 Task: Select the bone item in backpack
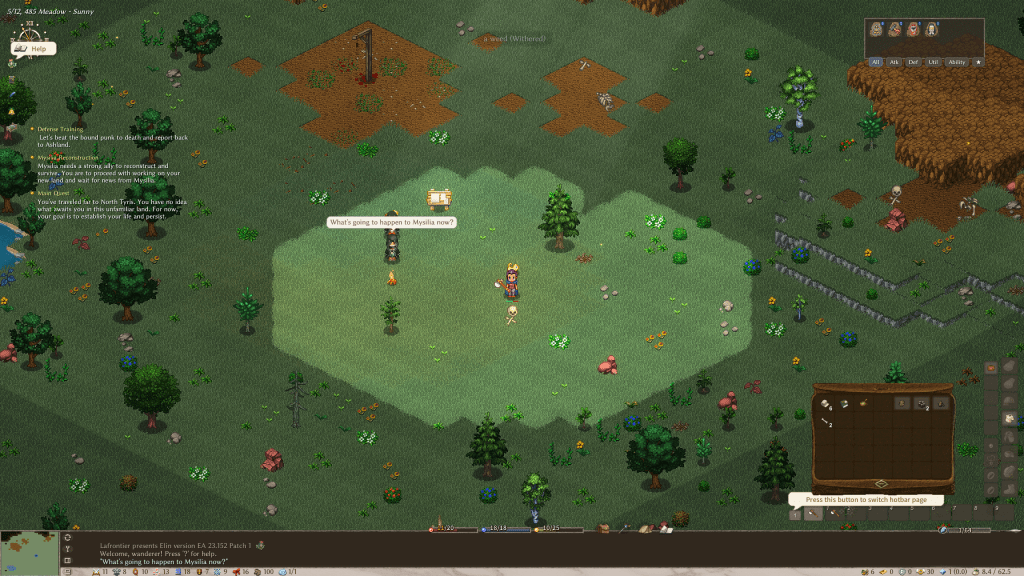[x=826, y=424]
